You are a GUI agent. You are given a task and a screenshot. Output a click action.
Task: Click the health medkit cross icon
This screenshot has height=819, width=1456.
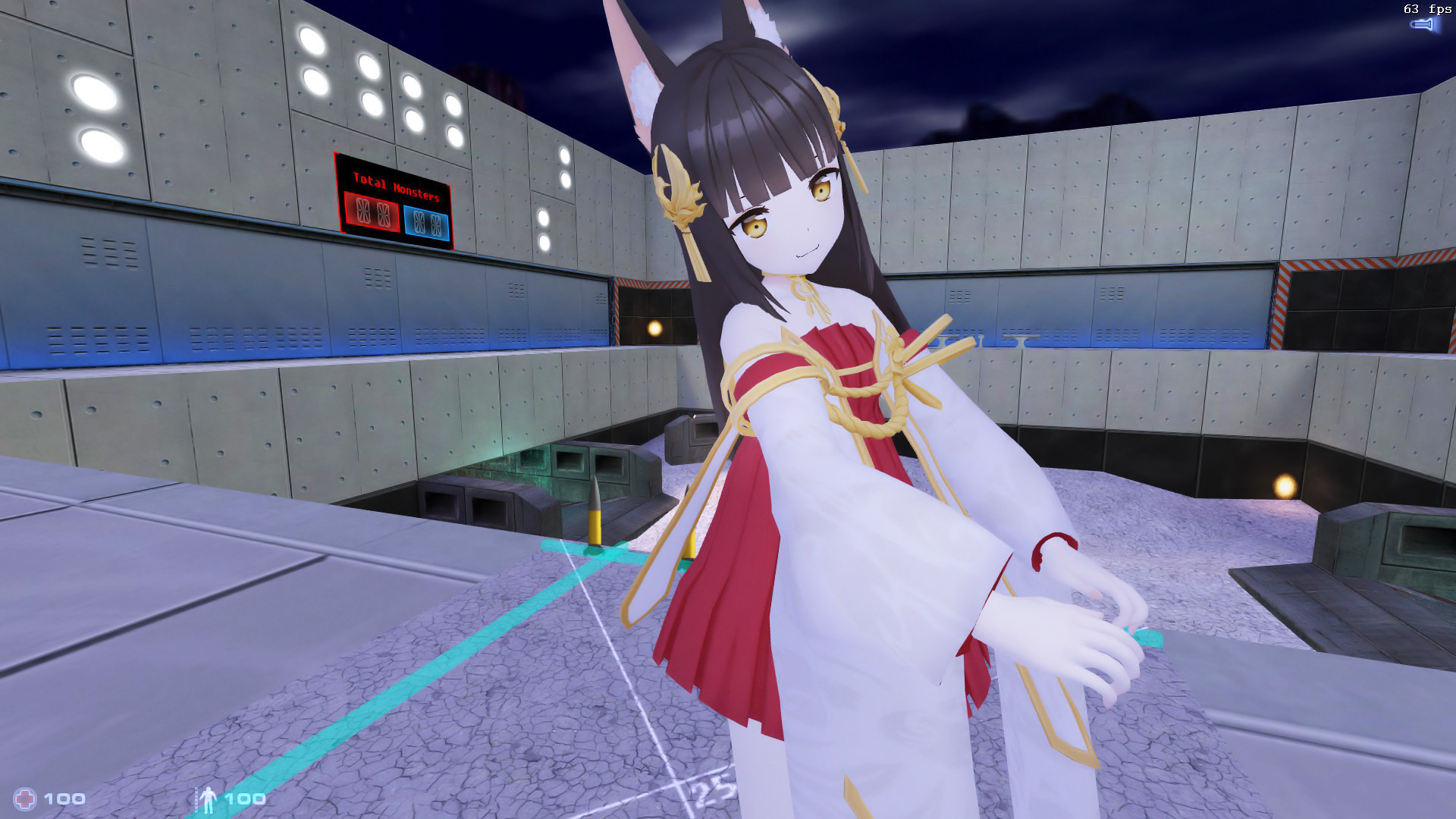(x=25, y=798)
